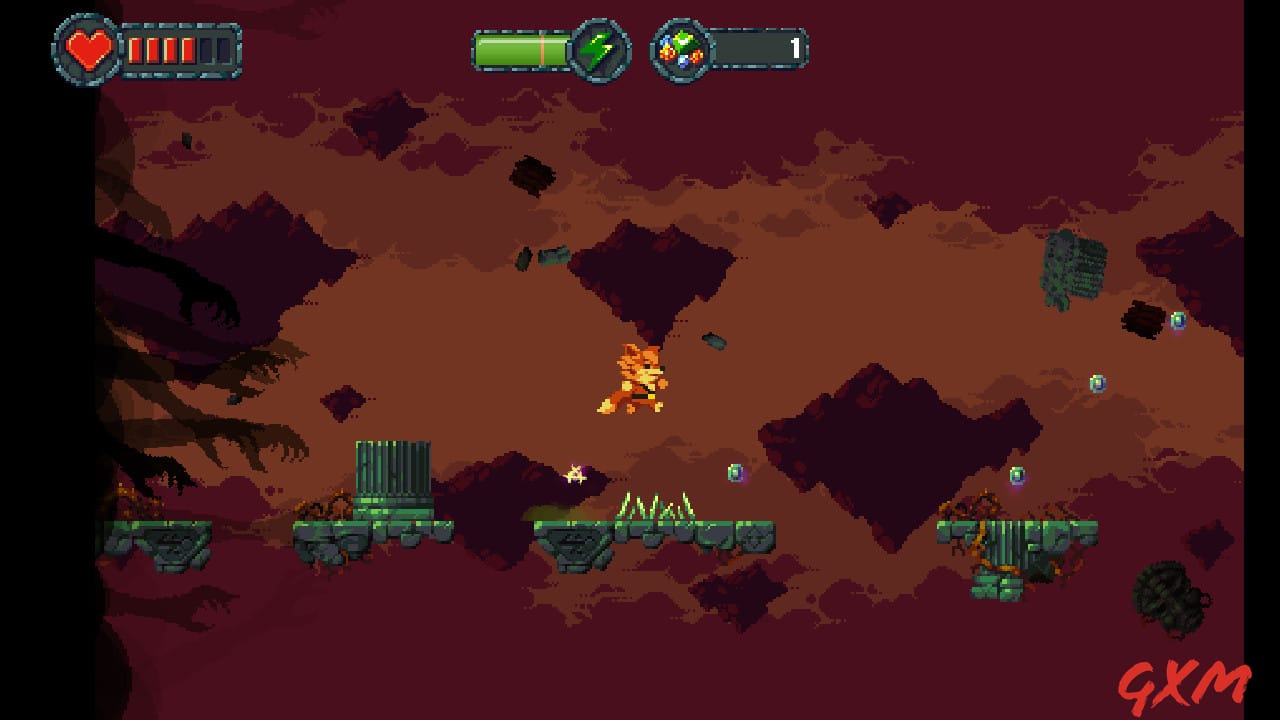Open the broken stone pillar structure
This screenshot has width=1280, height=720.
coord(390,475)
